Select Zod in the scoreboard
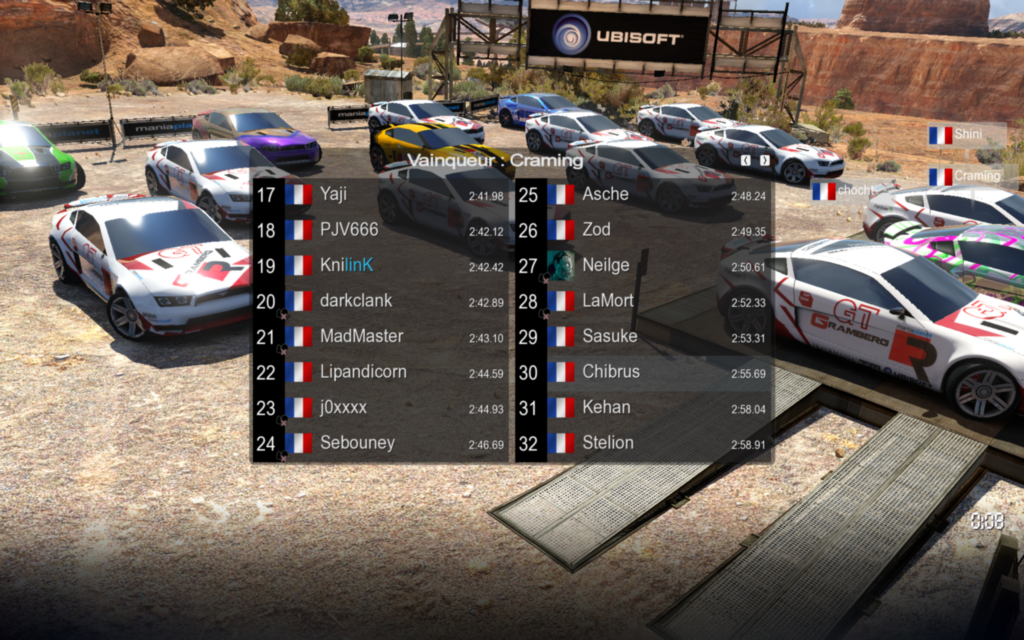The width and height of the screenshot is (1024, 640). (645, 230)
